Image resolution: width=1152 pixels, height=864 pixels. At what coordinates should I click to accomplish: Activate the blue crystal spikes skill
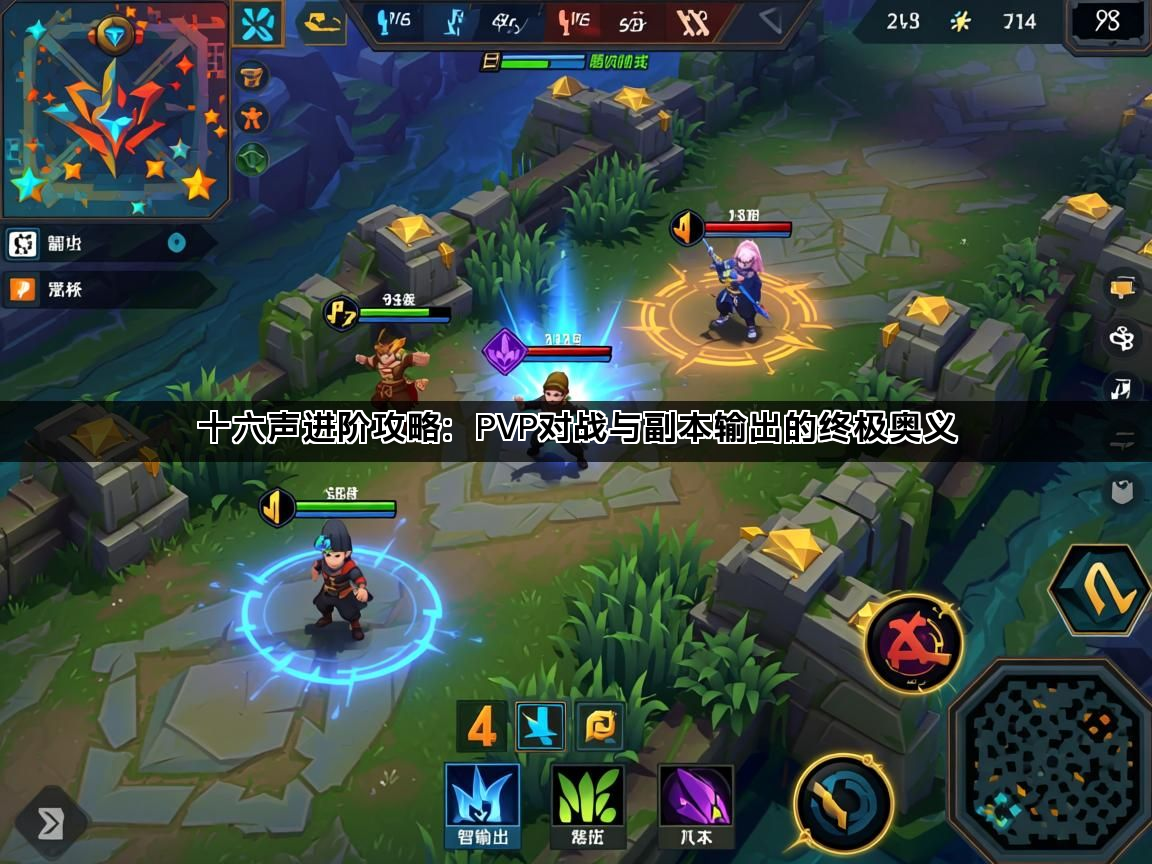click(x=482, y=806)
